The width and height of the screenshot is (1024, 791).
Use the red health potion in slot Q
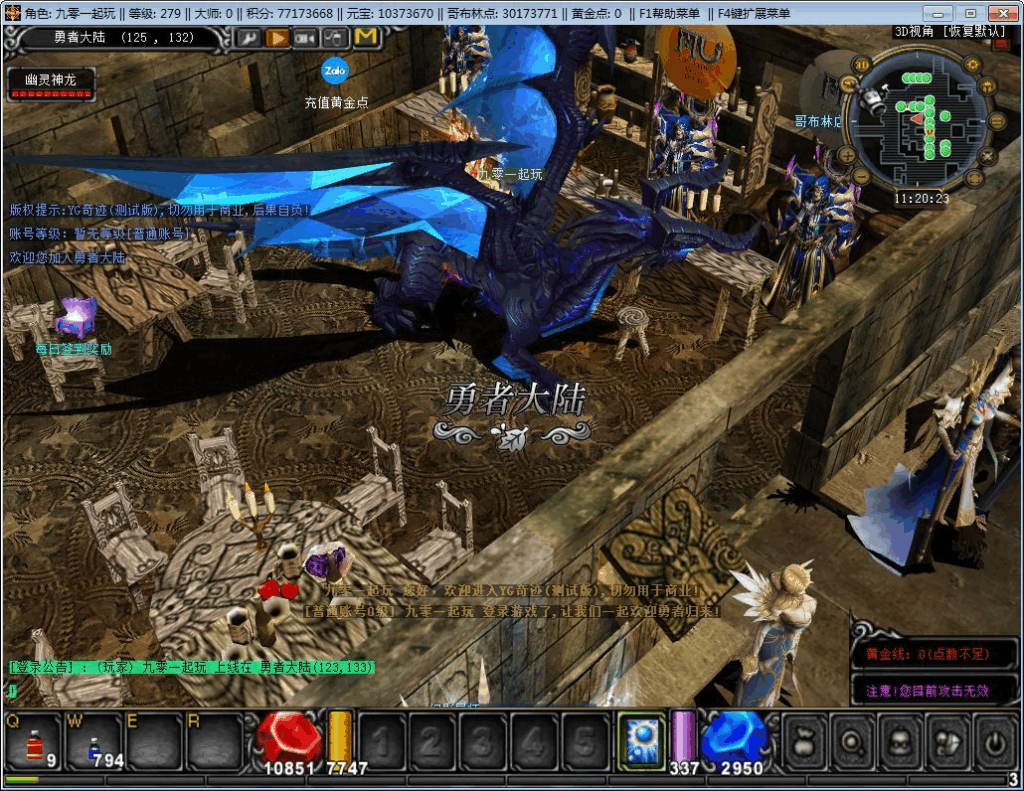[x=32, y=743]
